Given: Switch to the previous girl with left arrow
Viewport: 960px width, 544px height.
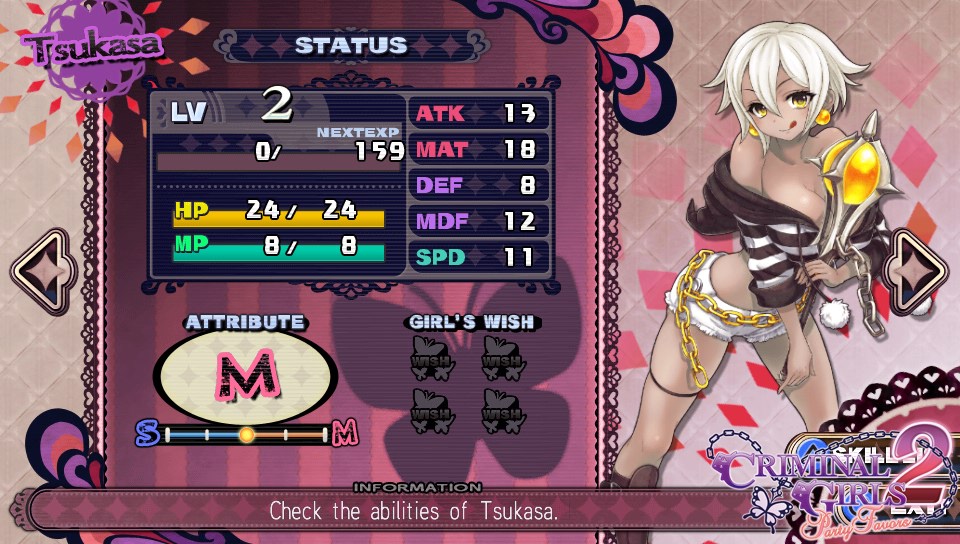Looking at the screenshot, I should (42, 272).
